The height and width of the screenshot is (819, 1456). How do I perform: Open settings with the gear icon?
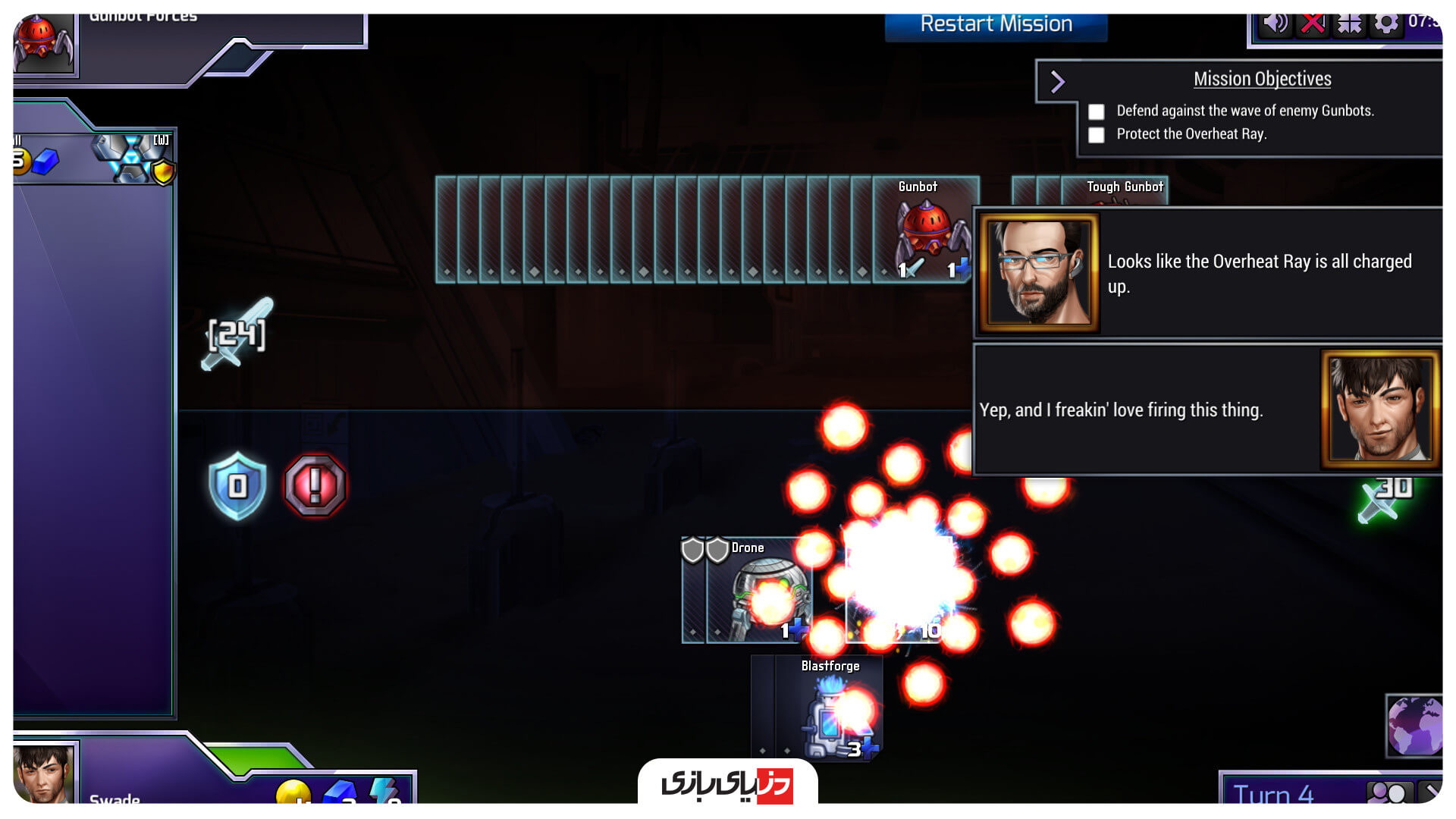click(x=1385, y=24)
